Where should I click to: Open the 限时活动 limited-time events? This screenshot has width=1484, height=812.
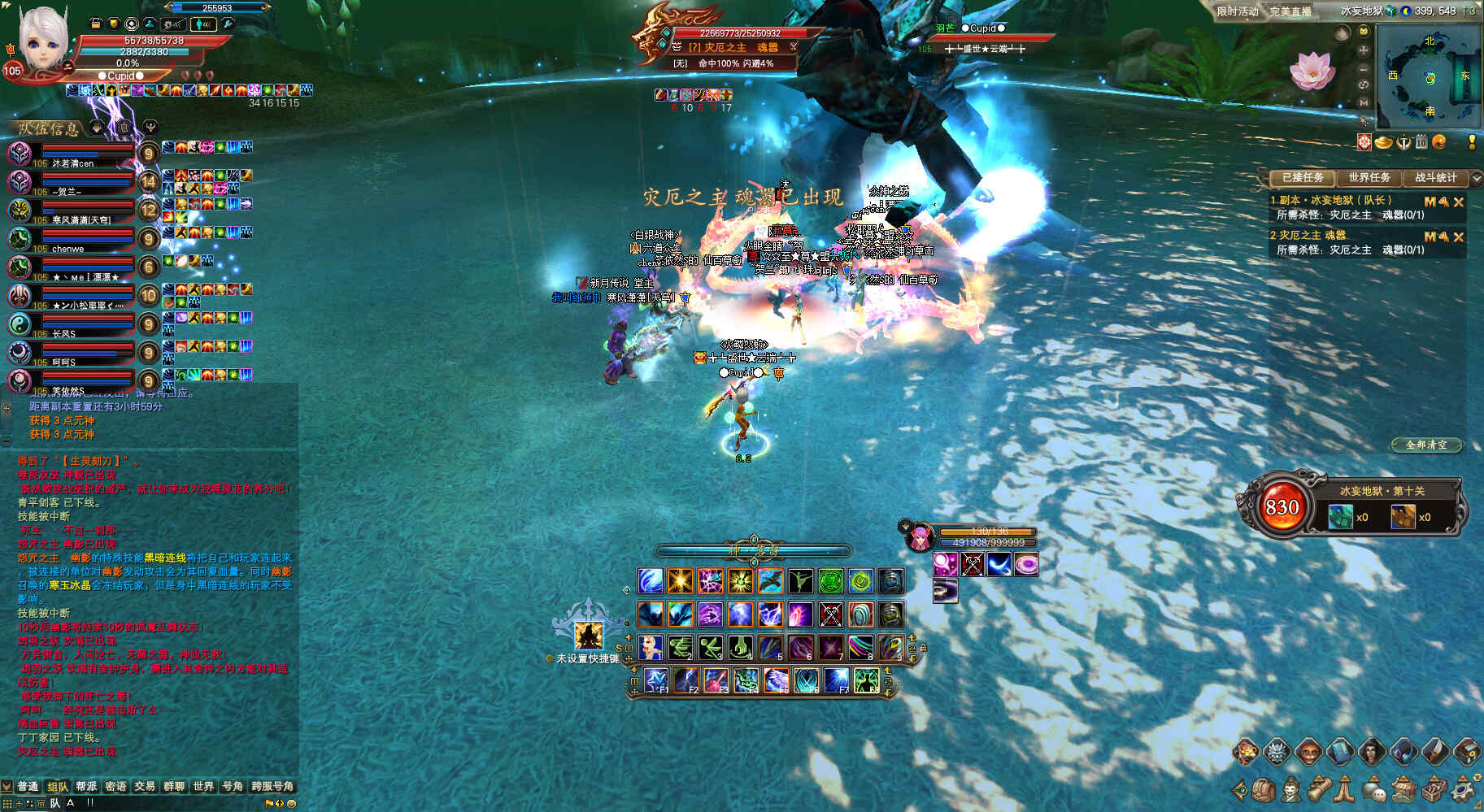(x=1237, y=11)
